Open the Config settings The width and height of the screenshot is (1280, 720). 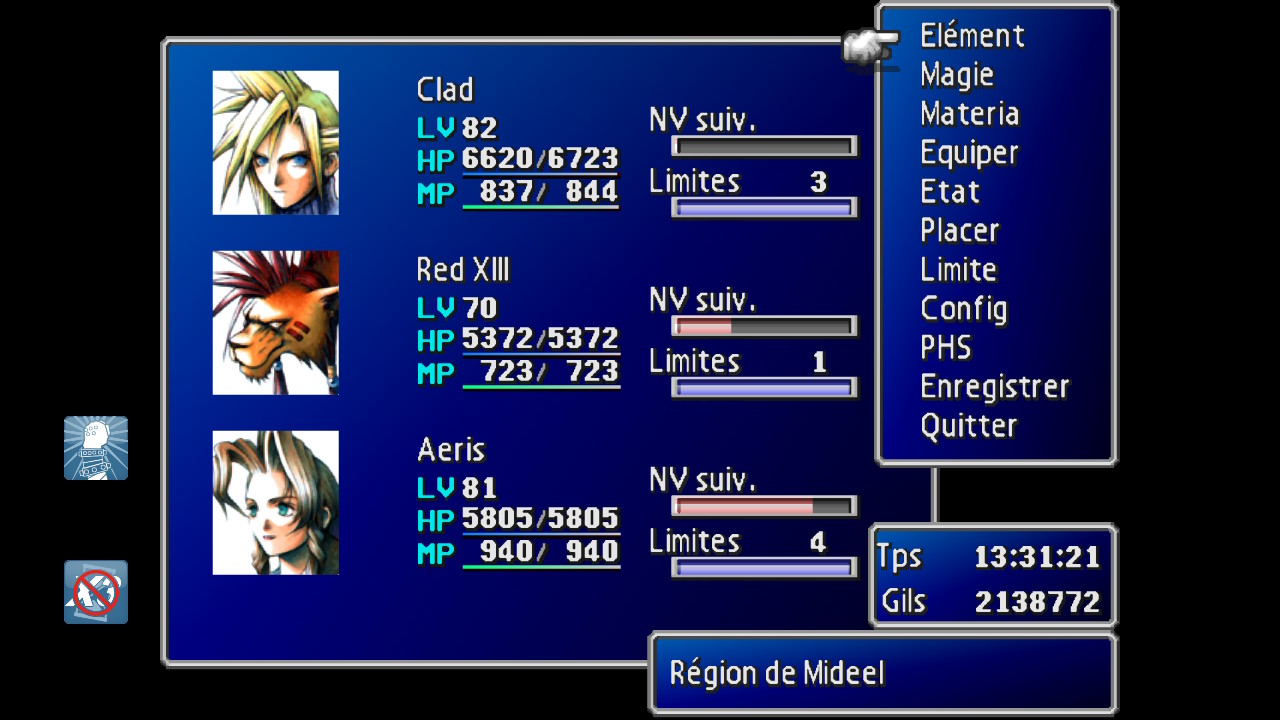[x=963, y=309]
